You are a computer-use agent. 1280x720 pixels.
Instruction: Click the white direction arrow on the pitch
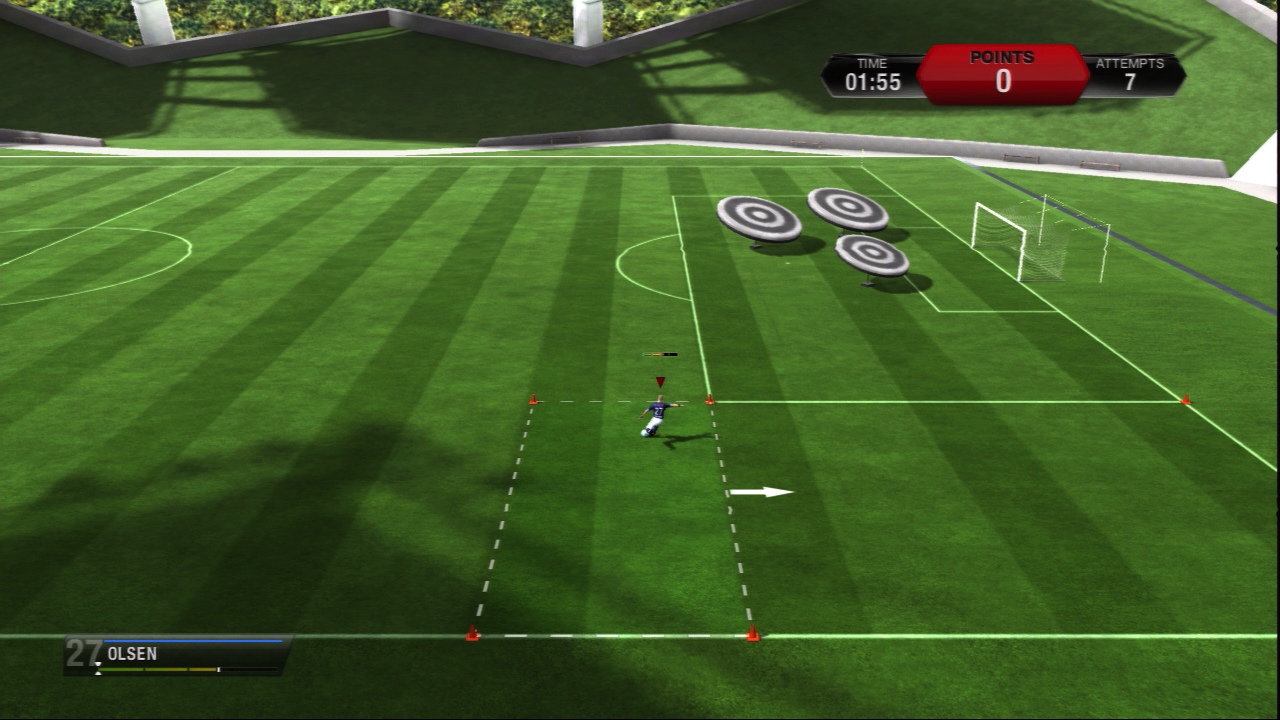click(x=762, y=491)
